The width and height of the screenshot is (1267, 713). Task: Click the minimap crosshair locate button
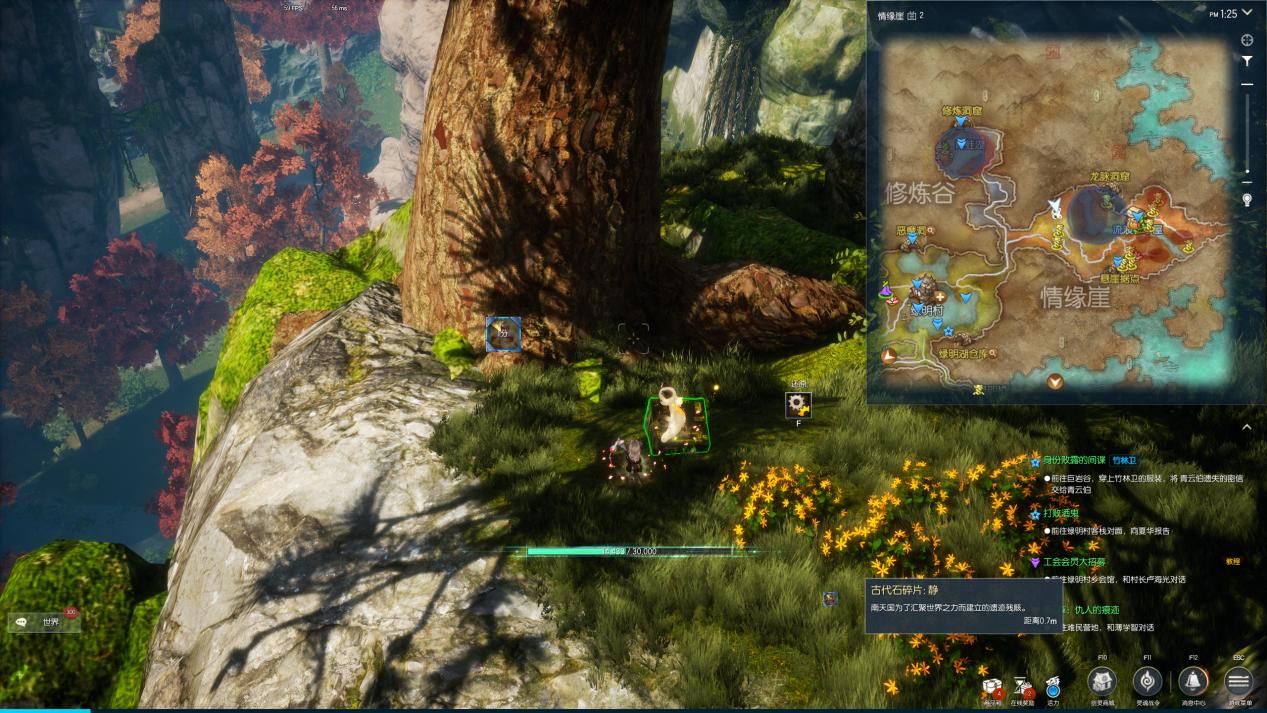pos(1247,40)
